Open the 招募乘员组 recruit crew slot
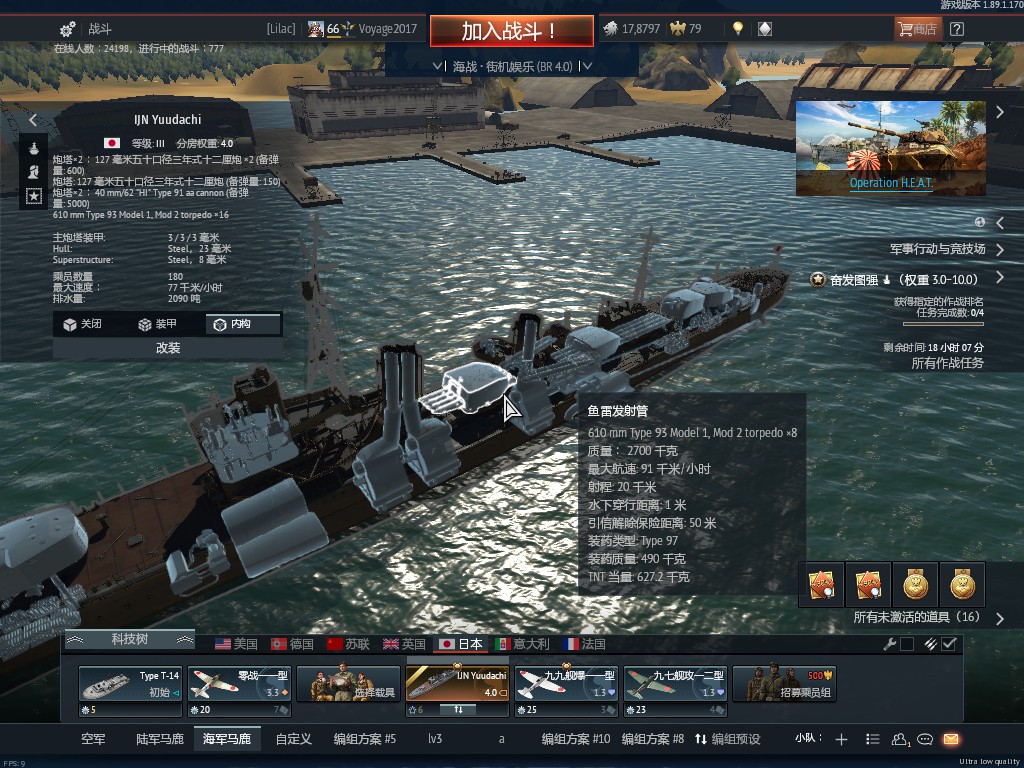 coord(785,685)
